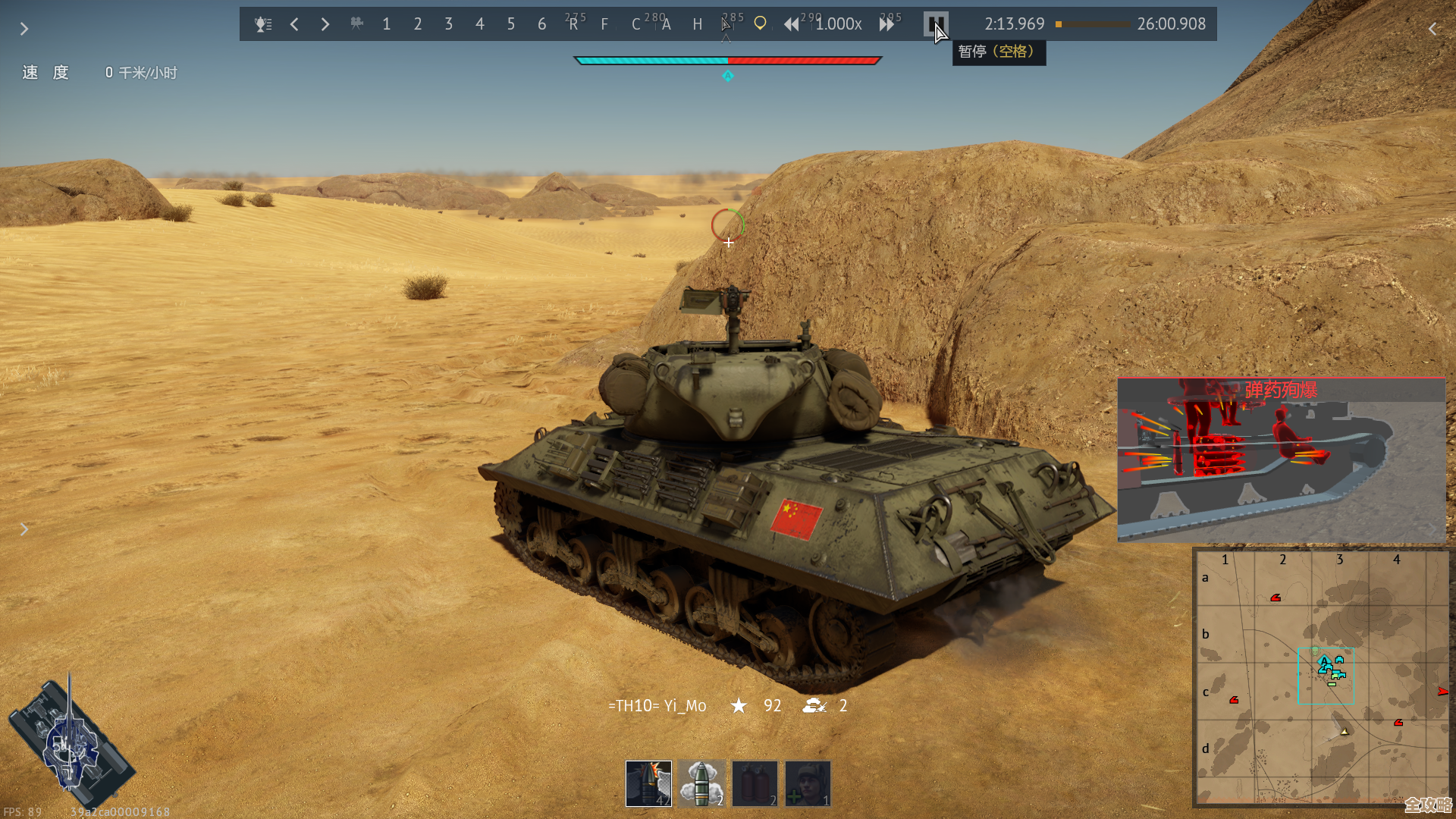1456x819 pixels.
Task: Click the F button in replay toolbar
Action: [x=604, y=24]
